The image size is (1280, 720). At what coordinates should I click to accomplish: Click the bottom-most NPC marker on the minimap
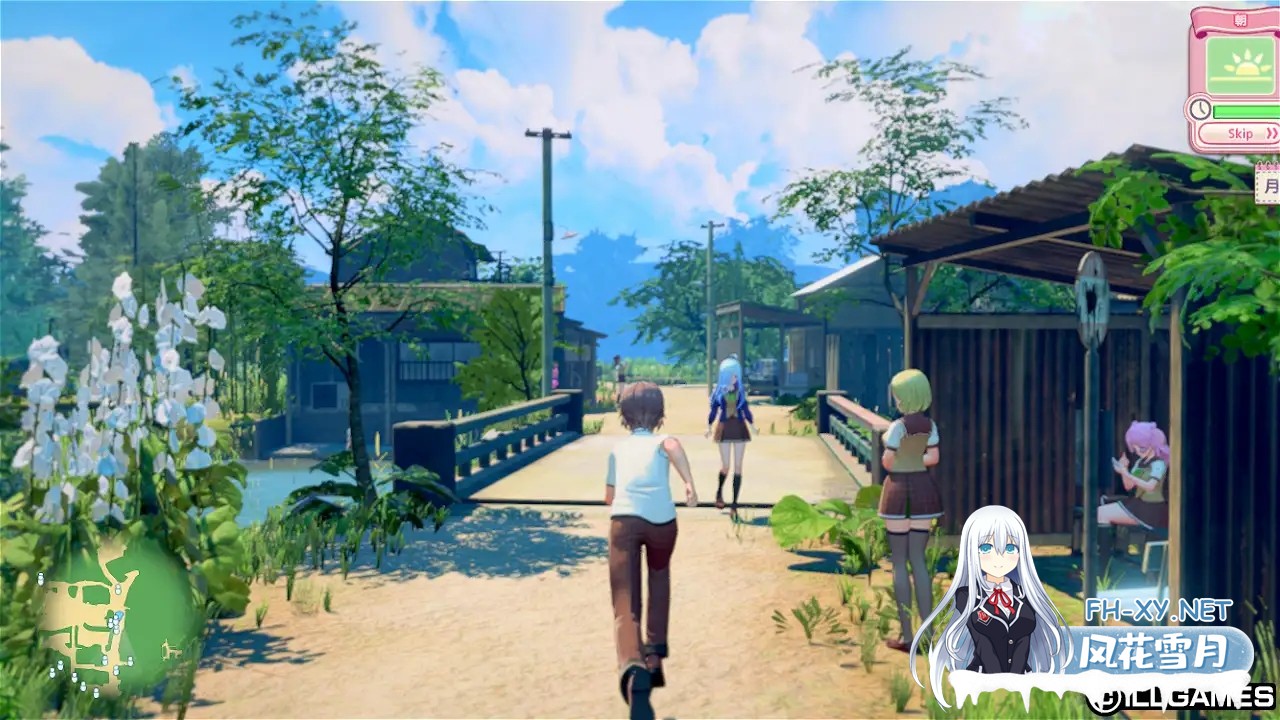click(x=96, y=693)
